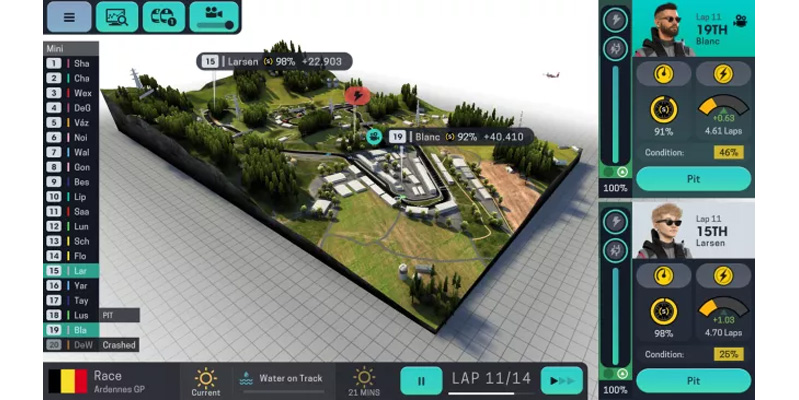Screen dimensions: 799x400
Task: Fast forward the race speed
Action: pyautogui.click(x=561, y=381)
